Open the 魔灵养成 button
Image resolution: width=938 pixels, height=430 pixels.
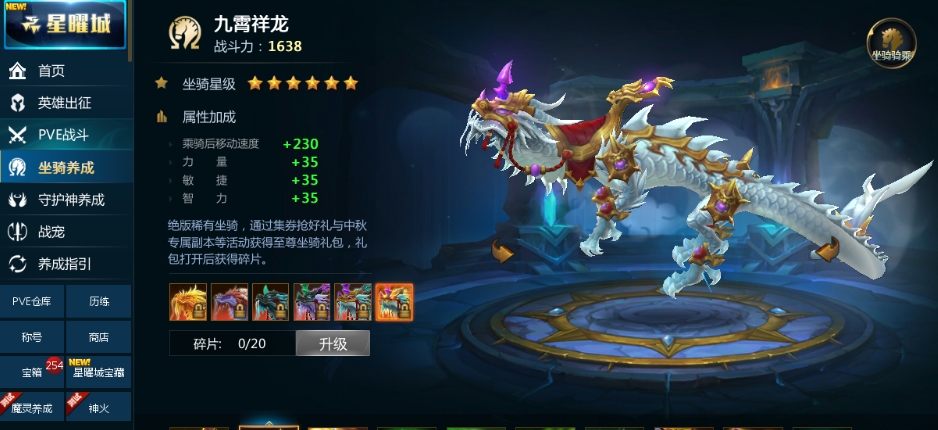click(x=32, y=408)
